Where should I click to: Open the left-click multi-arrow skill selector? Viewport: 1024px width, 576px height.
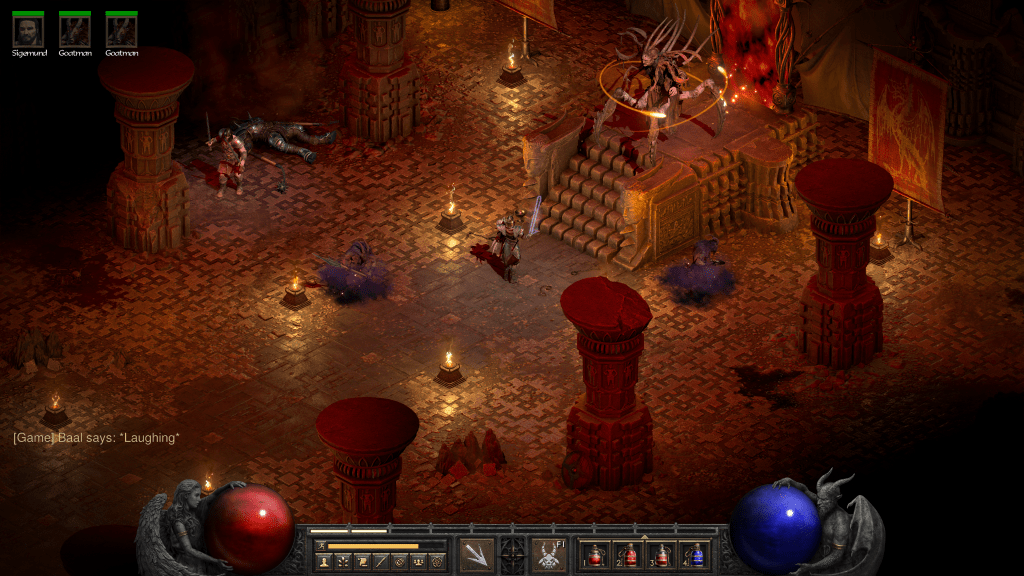tap(476, 555)
